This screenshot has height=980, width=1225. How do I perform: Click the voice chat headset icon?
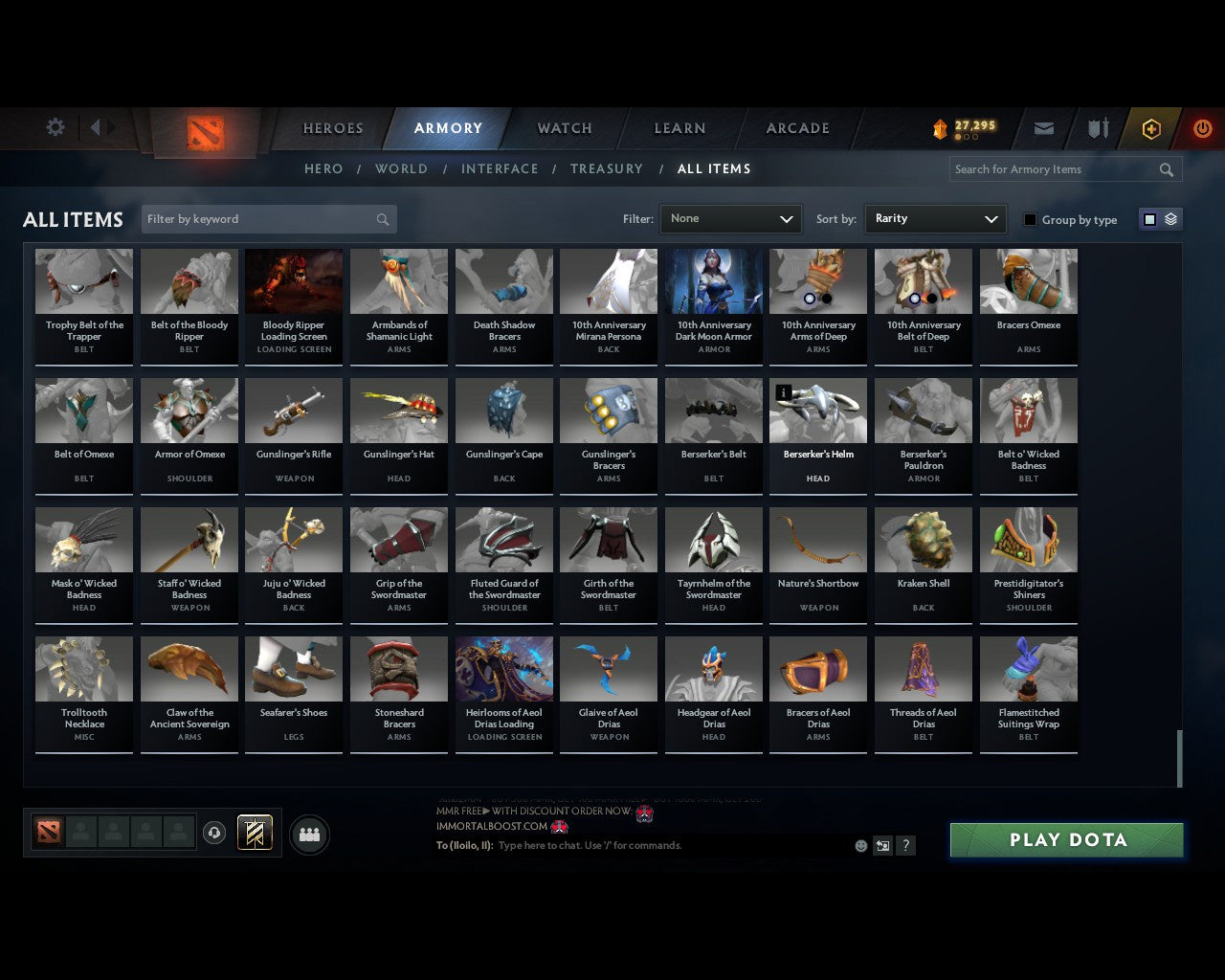point(213,833)
